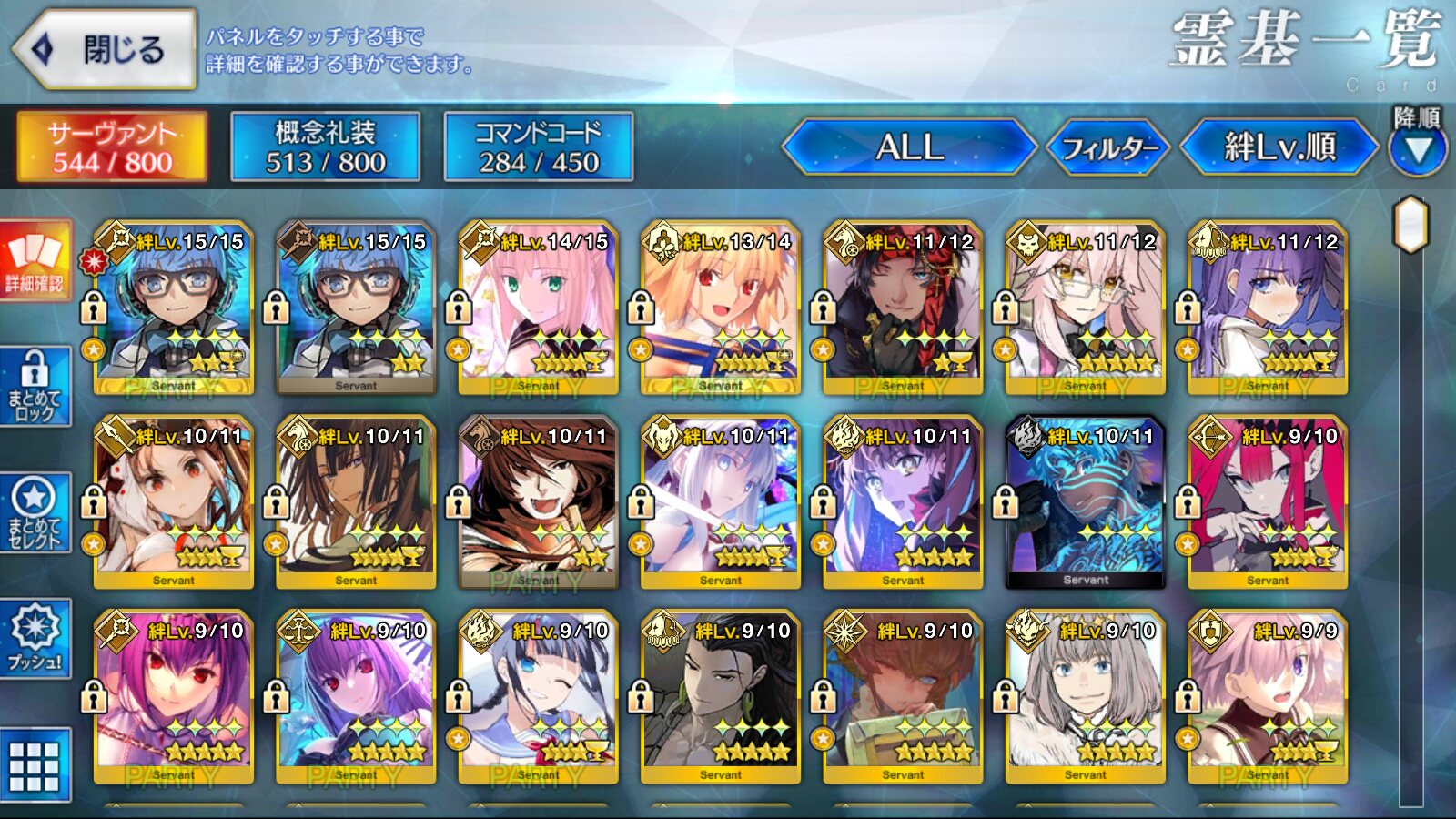Click the ALL class selector button
This screenshot has width=1456, height=819.
pyautogui.click(x=909, y=147)
